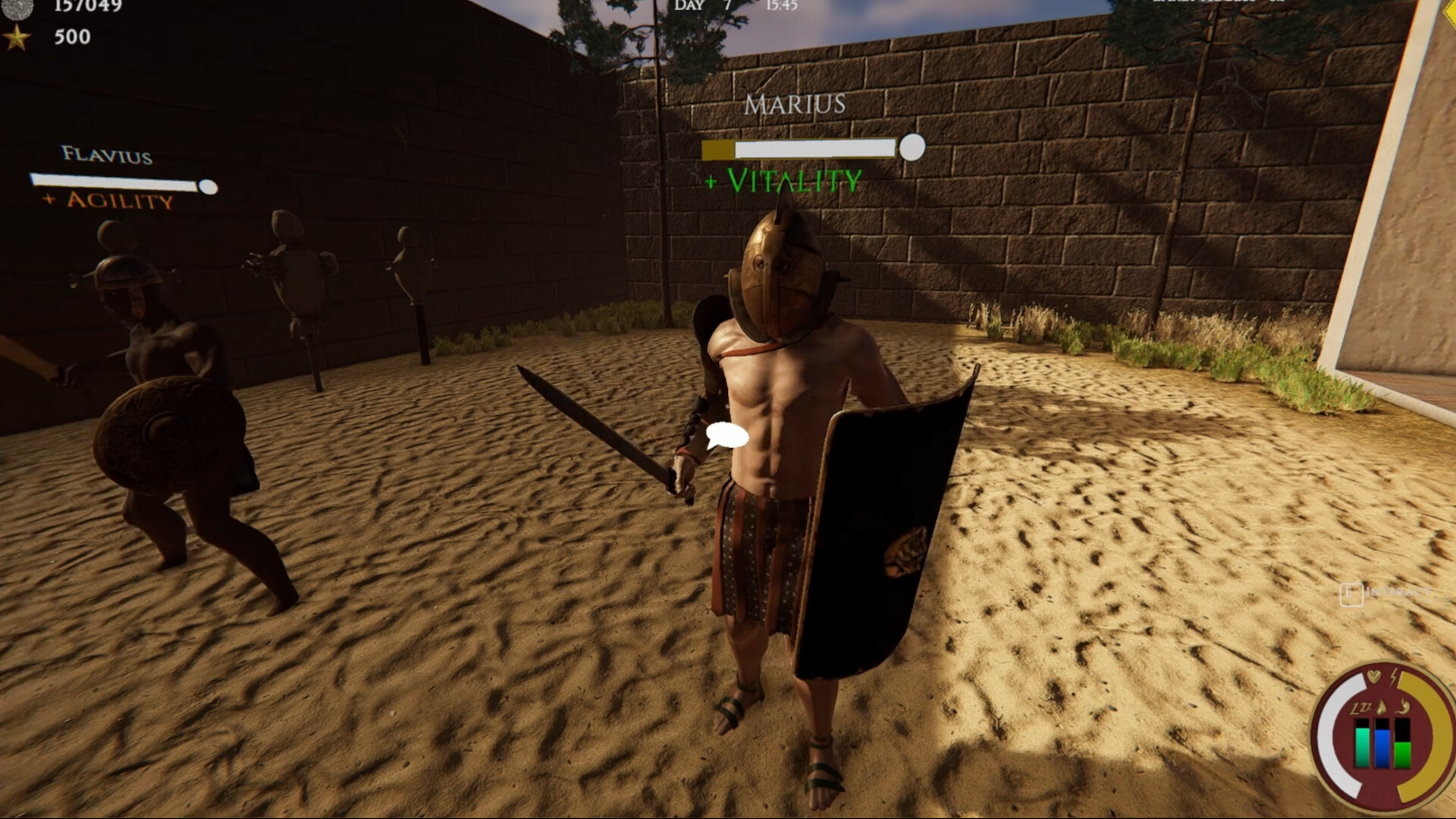The width and height of the screenshot is (1456, 819).
Task: Click the circular knob on Marius's progress bar
Action: 912,148
